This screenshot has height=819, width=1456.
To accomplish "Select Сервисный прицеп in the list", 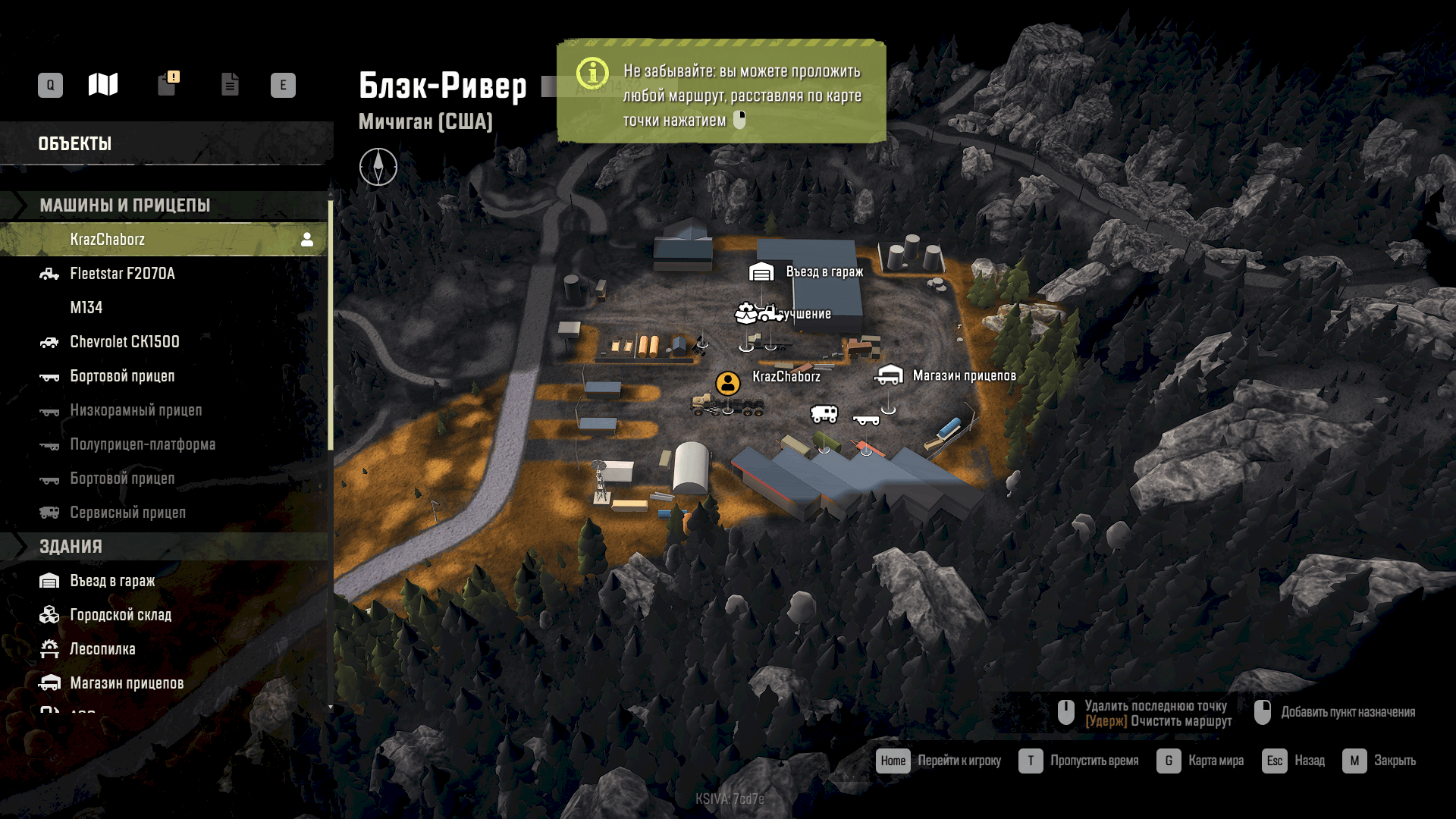I will (127, 513).
